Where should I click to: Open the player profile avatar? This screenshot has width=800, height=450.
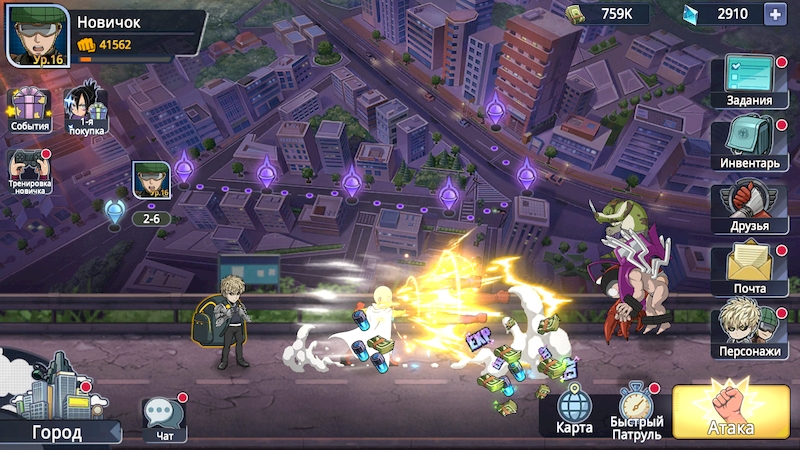click(x=38, y=35)
